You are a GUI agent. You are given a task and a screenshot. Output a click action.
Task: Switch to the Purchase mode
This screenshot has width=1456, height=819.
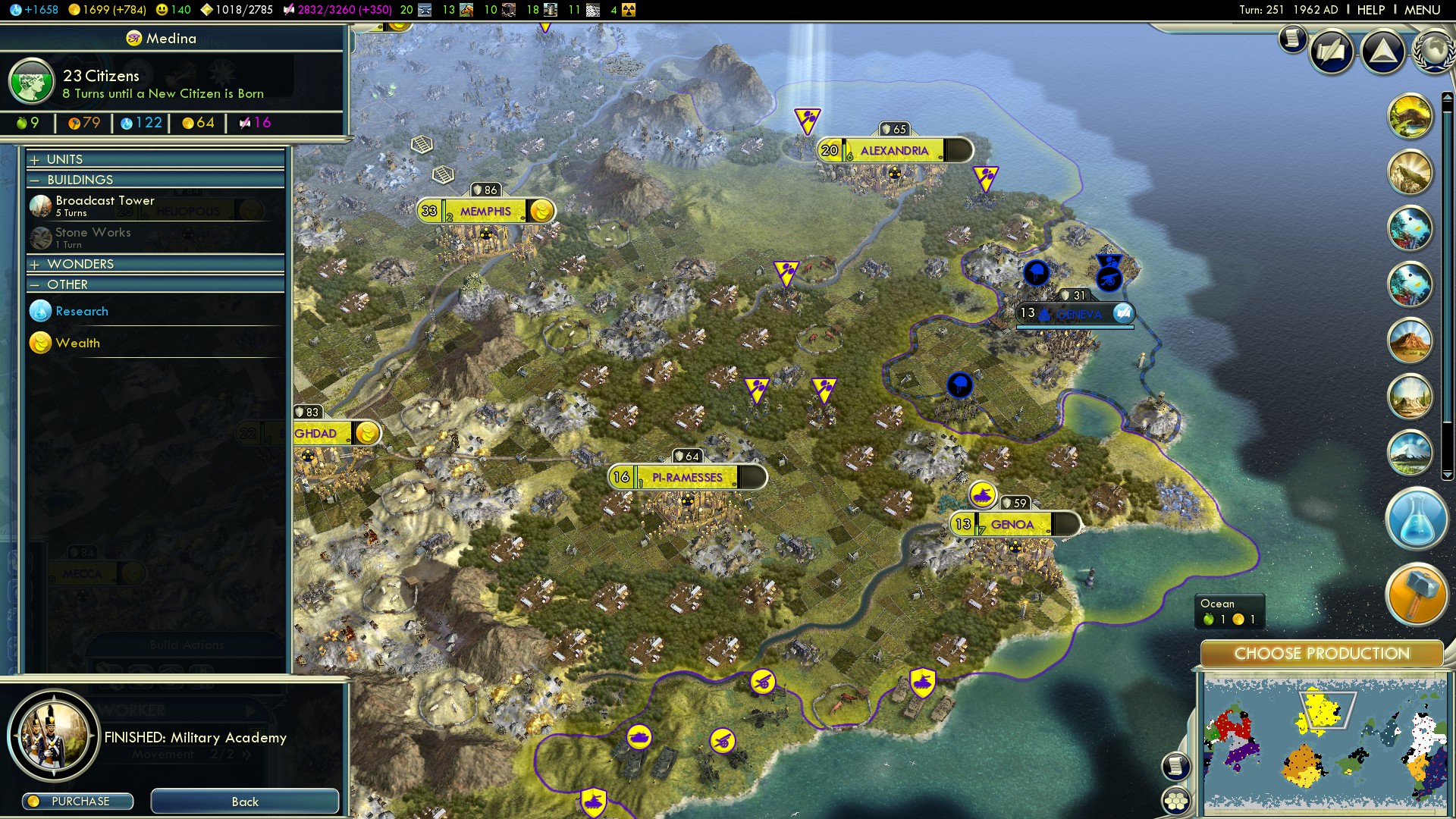[x=78, y=802]
